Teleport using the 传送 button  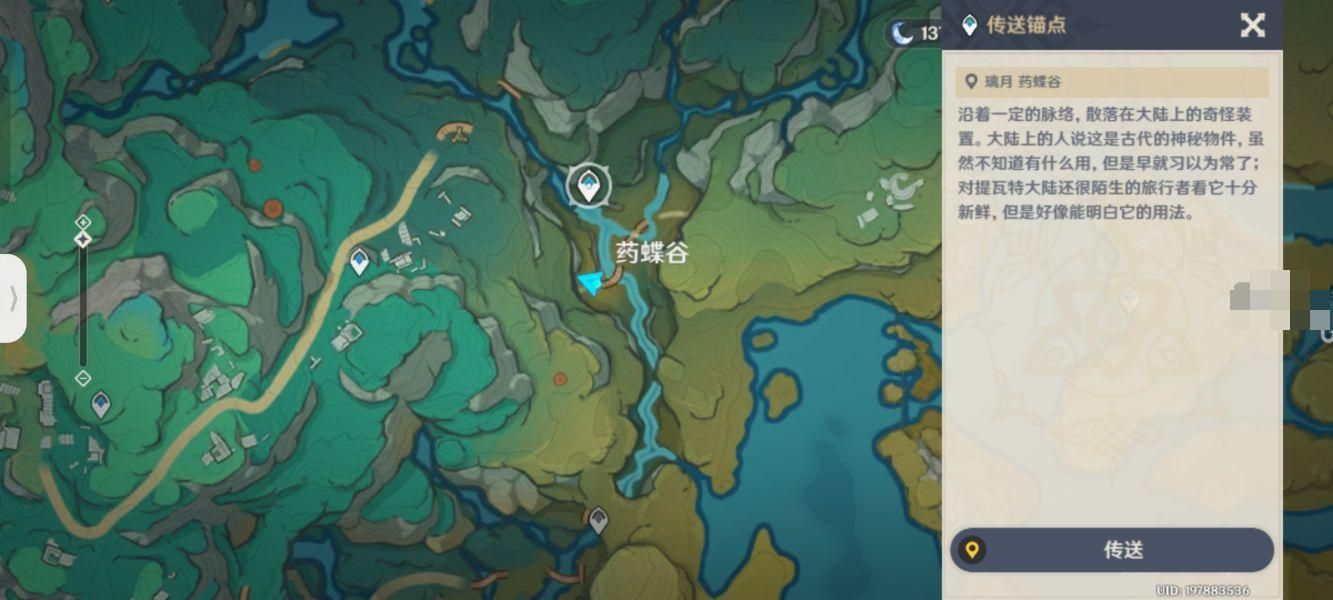pyautogui.click(x=1112, y=550)
